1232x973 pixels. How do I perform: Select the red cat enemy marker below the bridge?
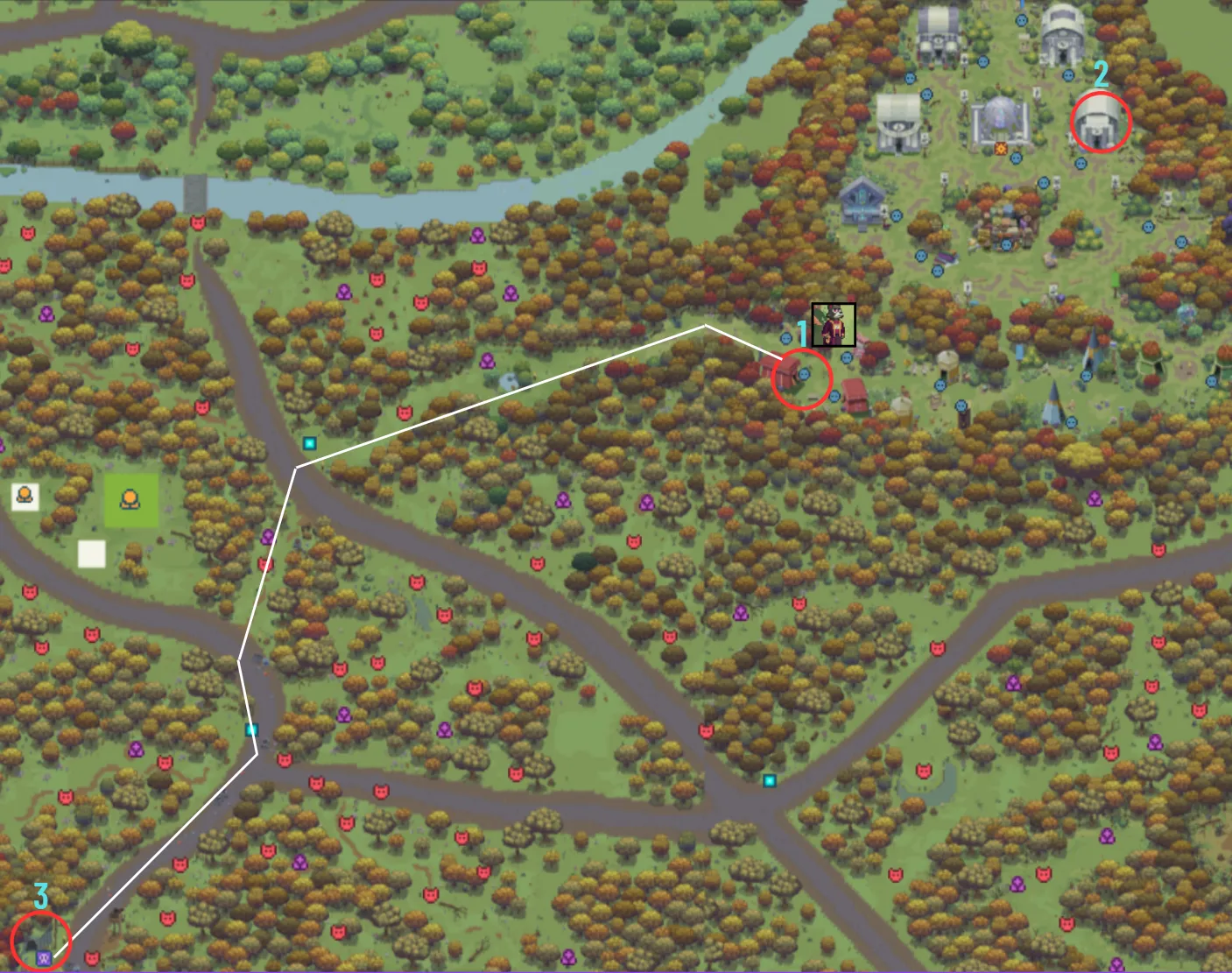point(197,224)
